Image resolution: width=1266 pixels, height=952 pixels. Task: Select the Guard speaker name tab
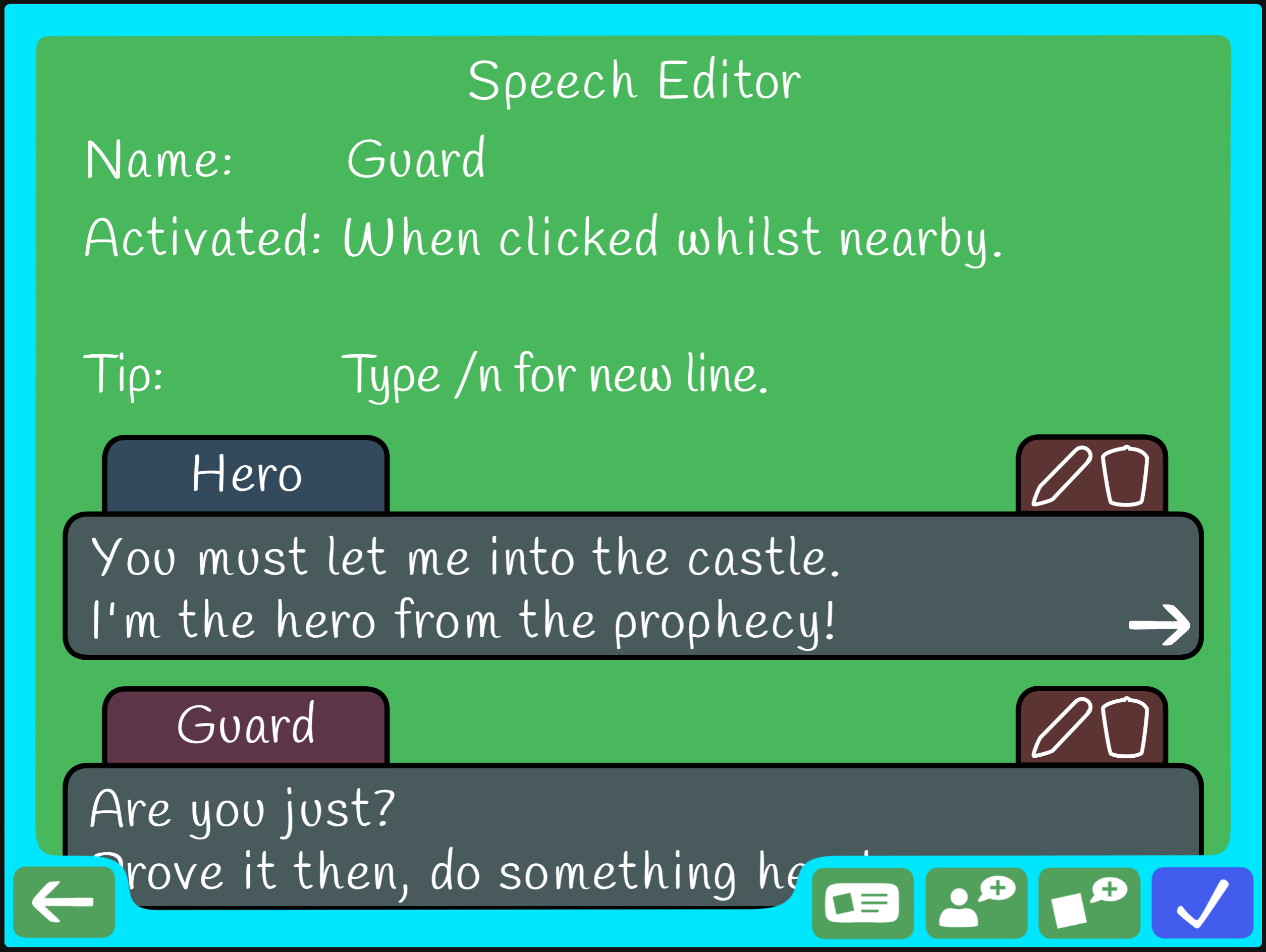pyautogui.click(x=246, y=725)
